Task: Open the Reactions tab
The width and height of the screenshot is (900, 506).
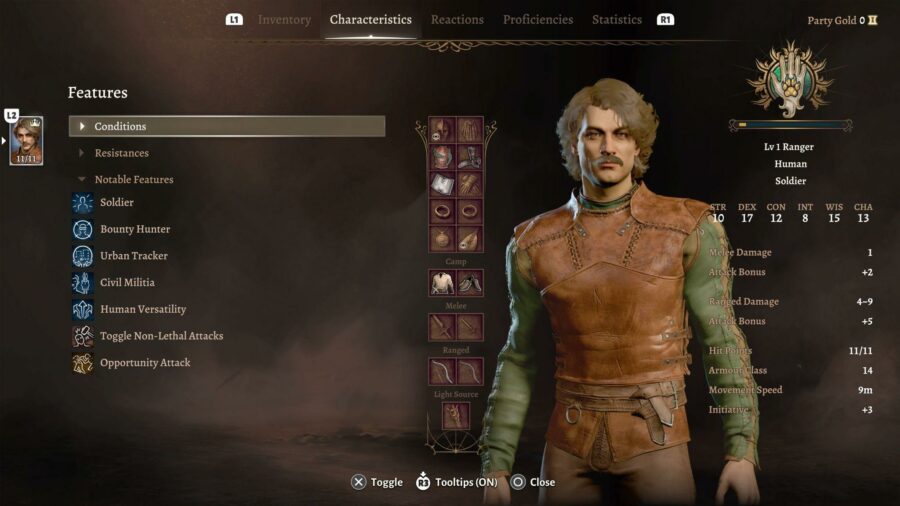Action: pyautogui.click(x=457, y=20)
